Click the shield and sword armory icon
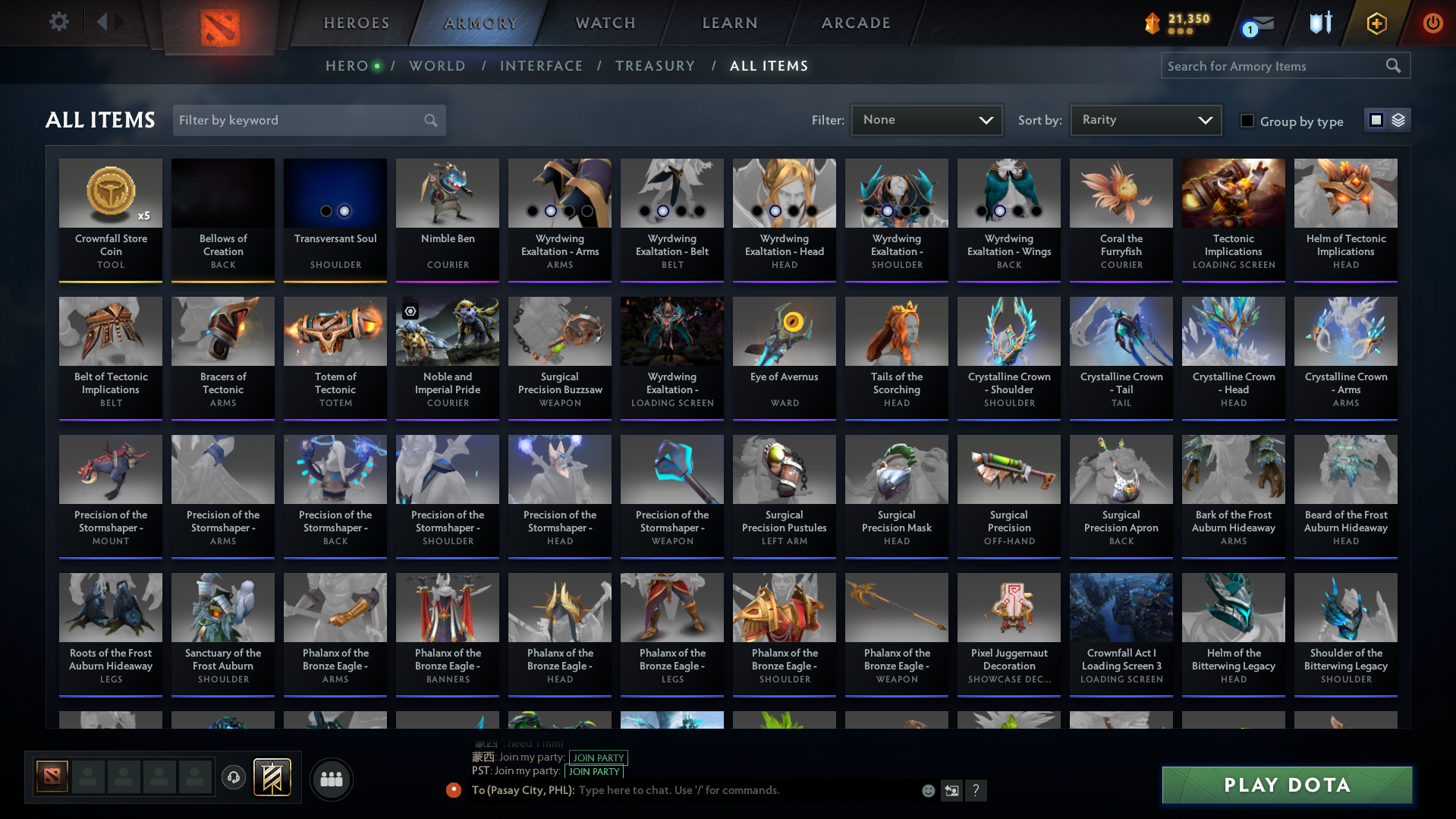 1320,23
